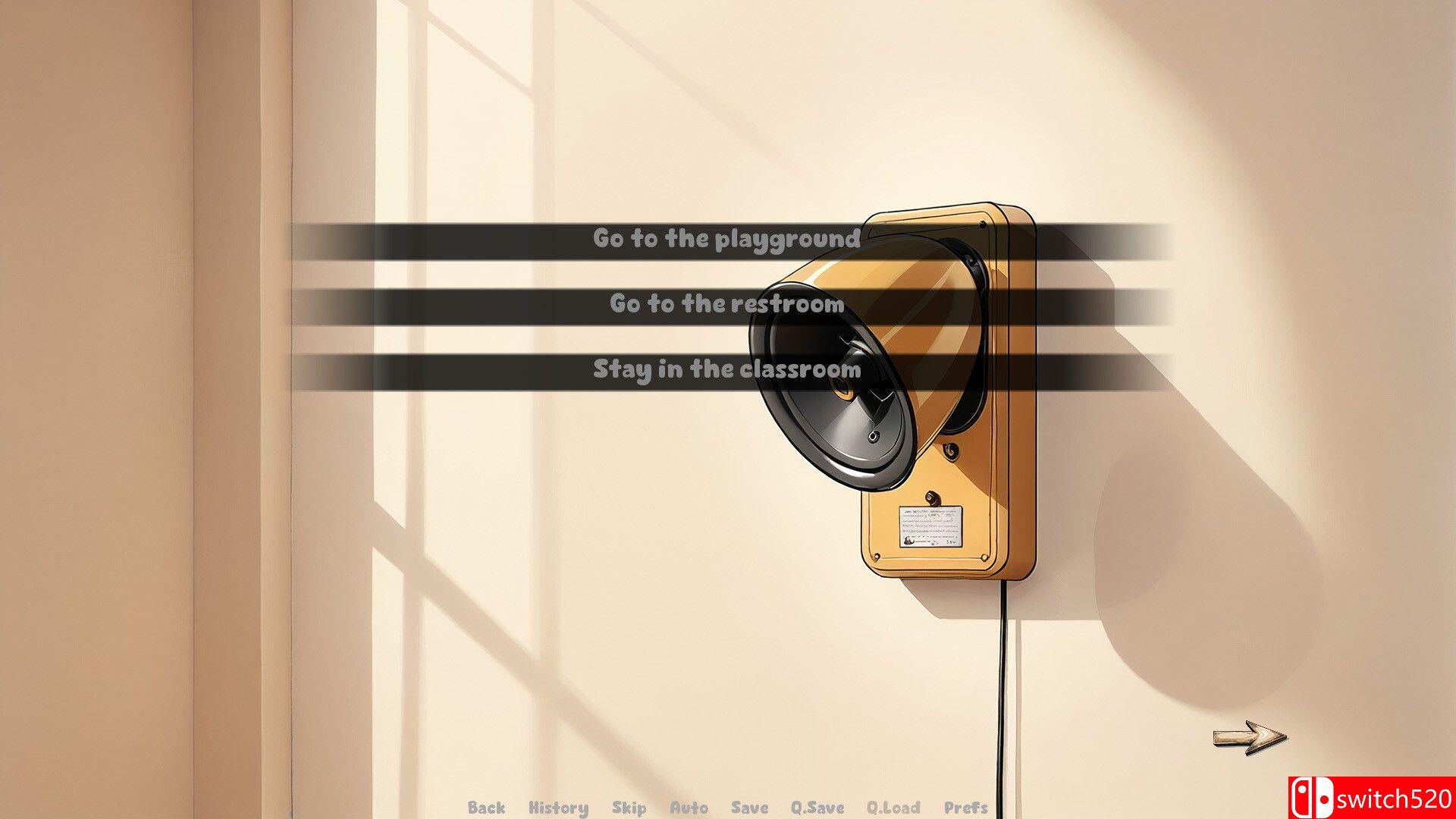The height and width of the screenshot is (819, 1456).
Task: Click History to review previous text
Action: click(559, 808)
